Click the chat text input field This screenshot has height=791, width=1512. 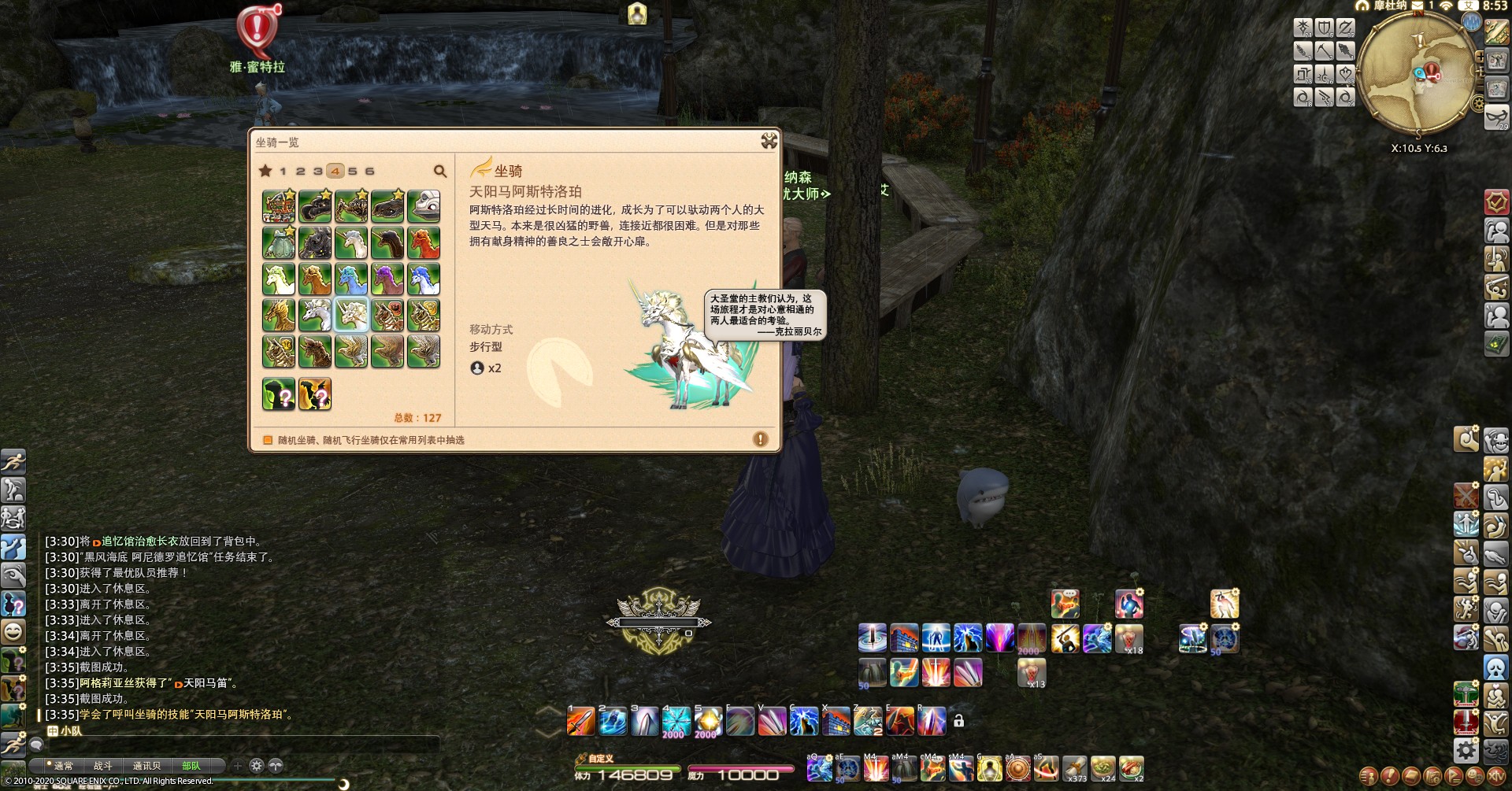click(x=236, y=745)
